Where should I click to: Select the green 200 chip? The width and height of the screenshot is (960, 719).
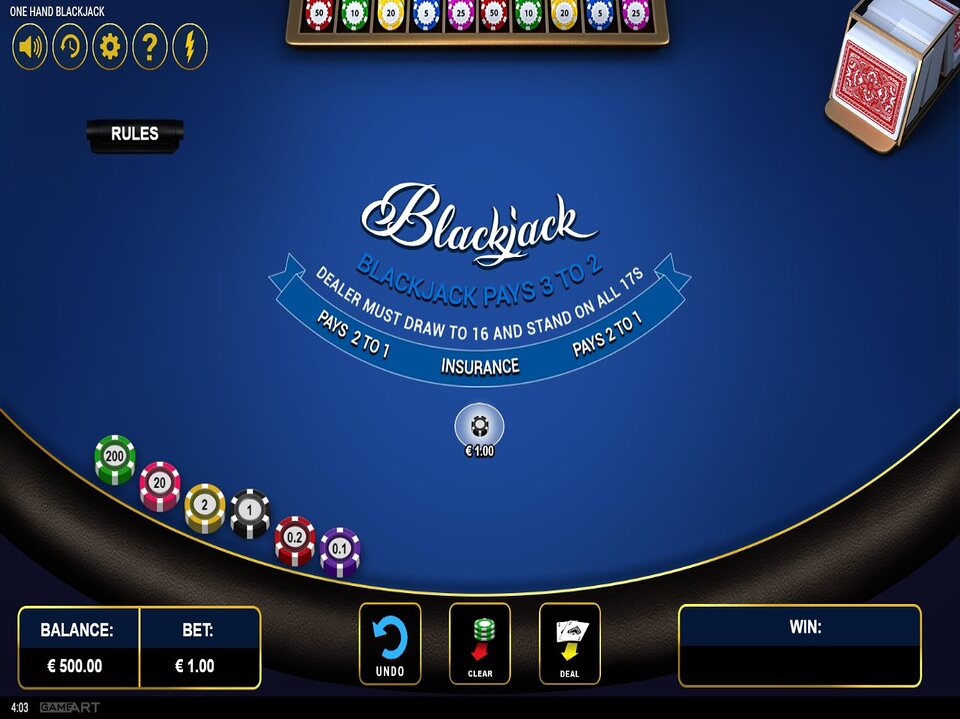coord(115,457)
